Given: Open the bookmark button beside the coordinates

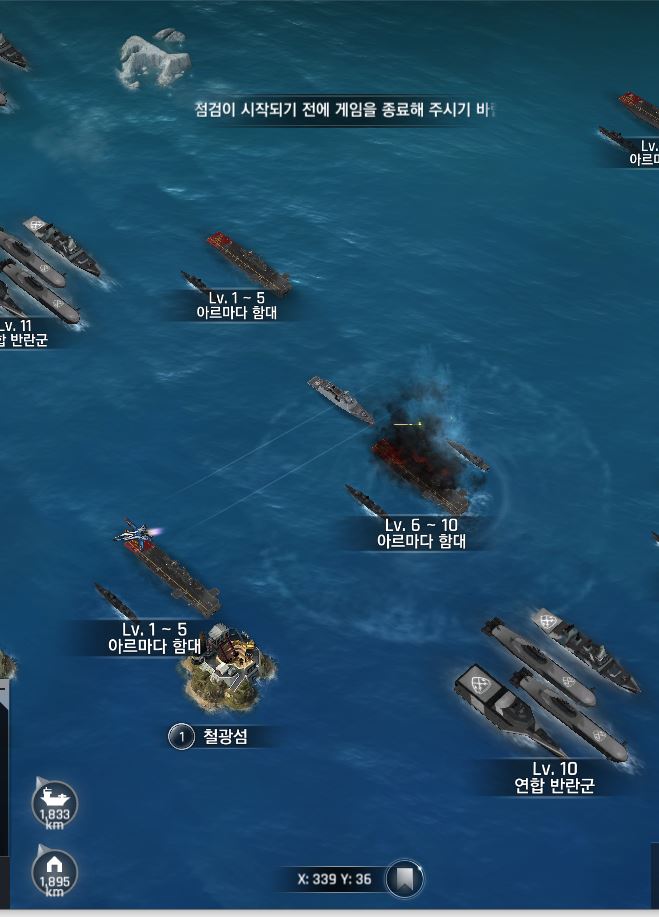Looking at the screenshot, I should point(404,879).
